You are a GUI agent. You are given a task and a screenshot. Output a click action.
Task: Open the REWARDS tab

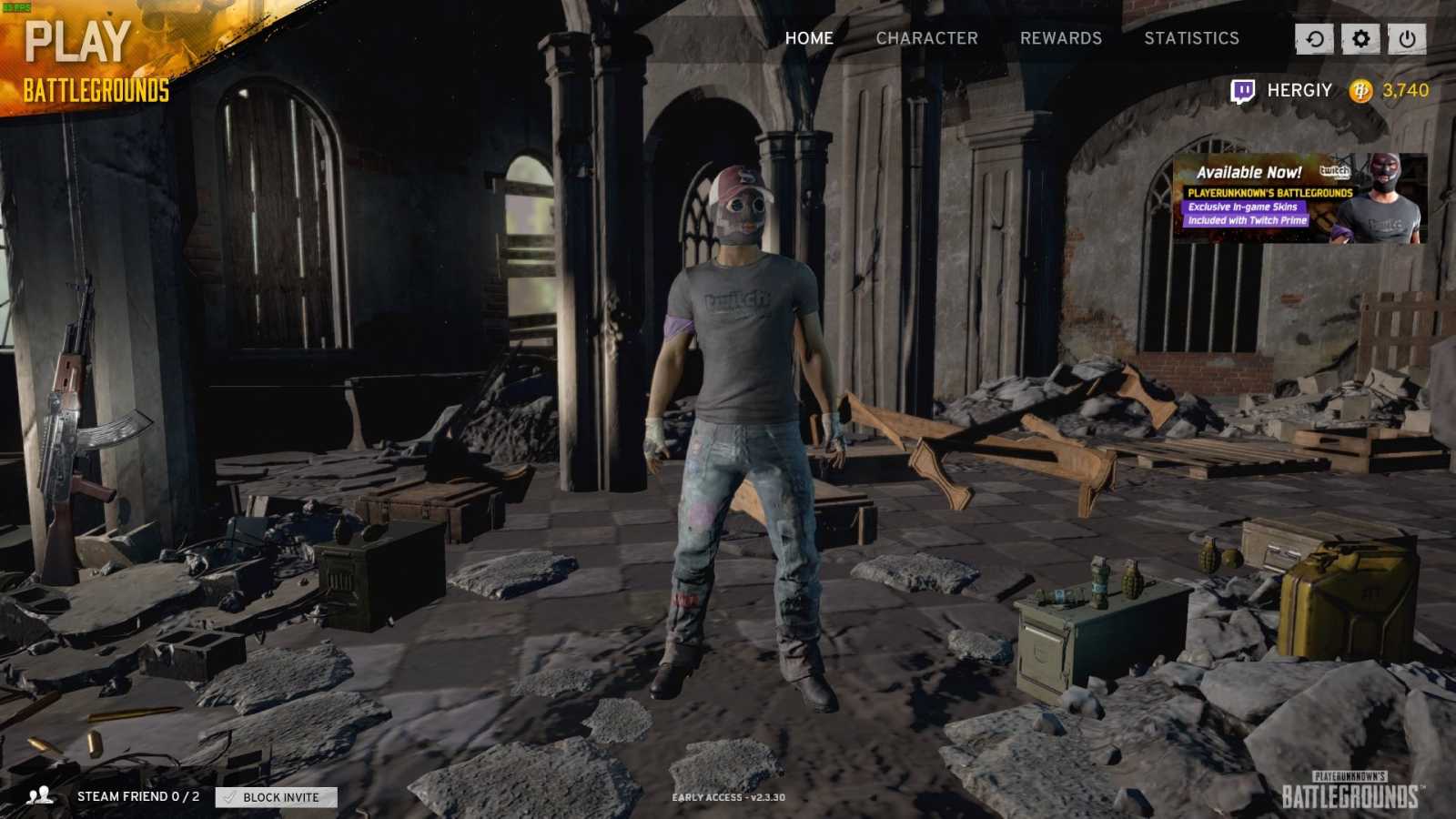[x=1061, y=38]
